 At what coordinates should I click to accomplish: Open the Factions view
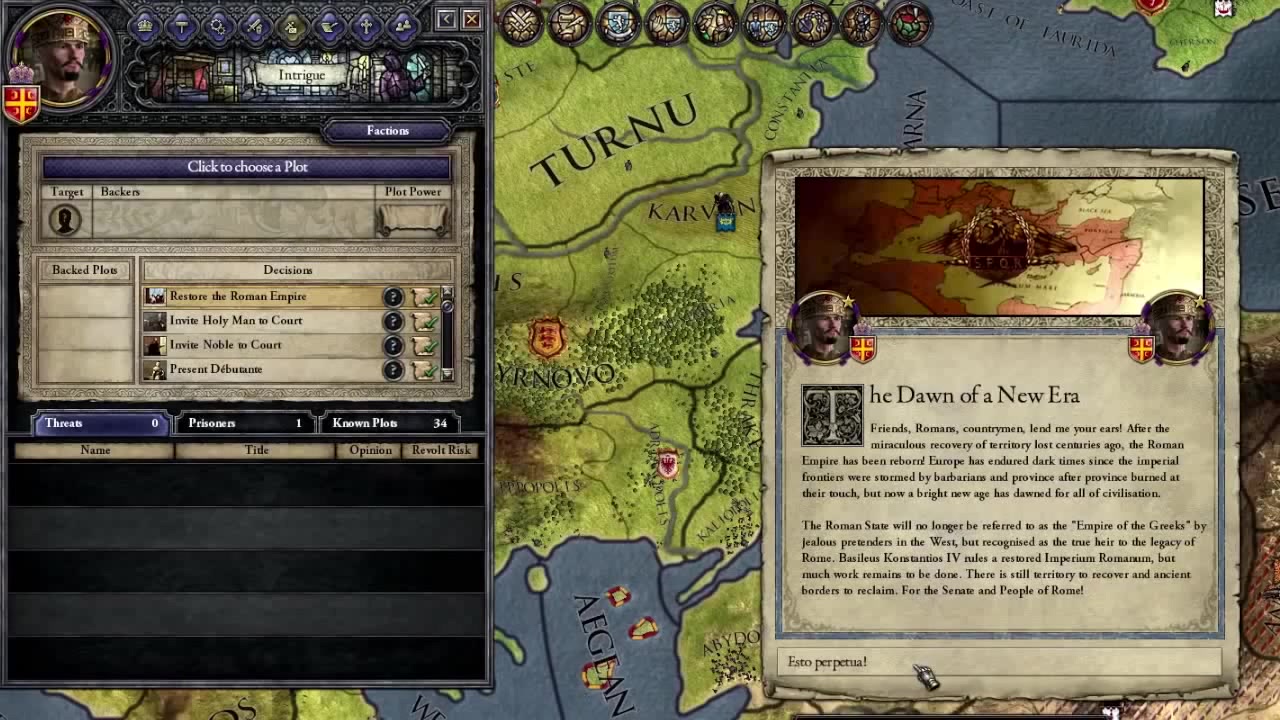pos(387,130)
